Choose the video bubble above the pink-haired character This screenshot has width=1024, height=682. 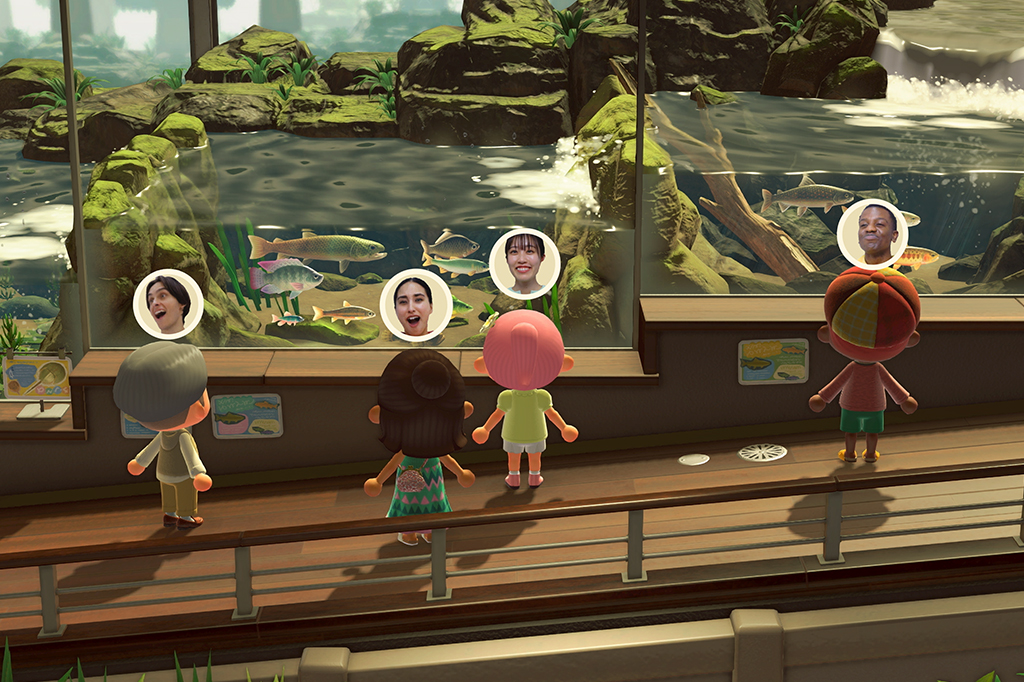tap(524, 263)
